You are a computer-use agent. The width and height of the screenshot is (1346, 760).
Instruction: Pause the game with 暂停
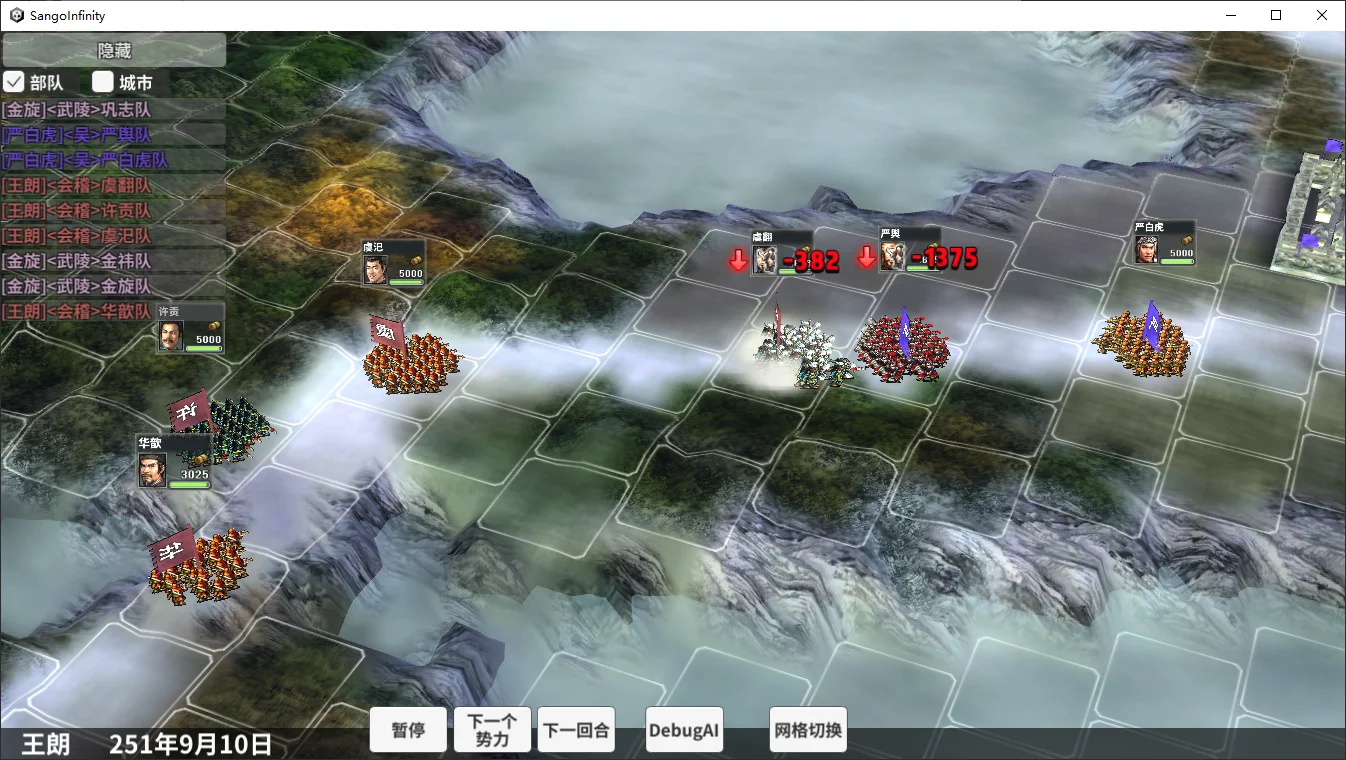tap(408, 730)
